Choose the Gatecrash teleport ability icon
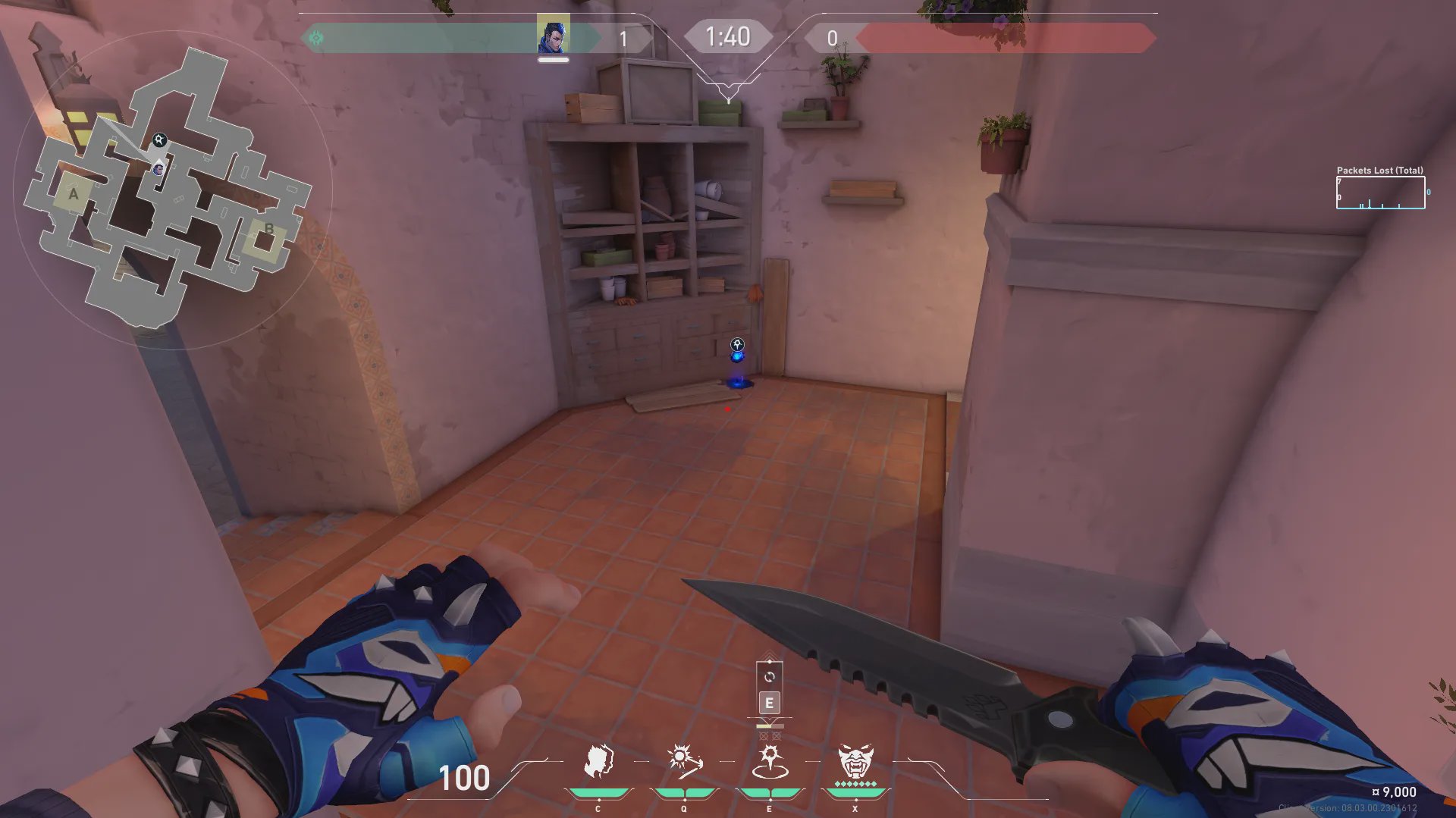Screen dimensions: 1456x818 [770, 761]
